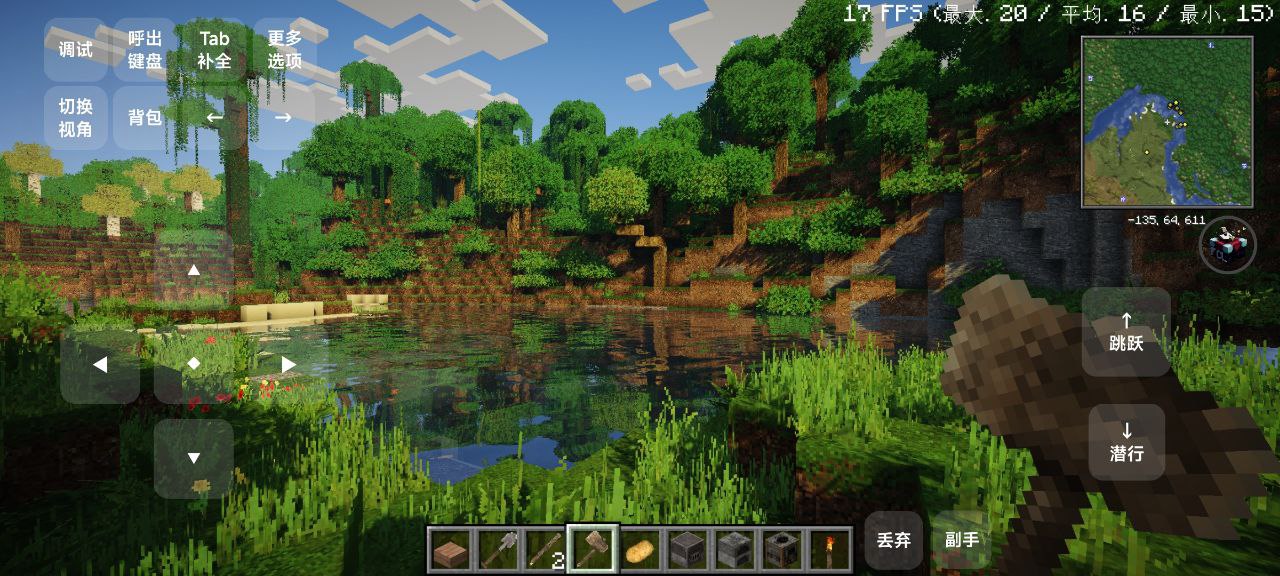Tap the 调试 debug button
The width and height of the screenshot is (1280, 576).
(75, 49)
